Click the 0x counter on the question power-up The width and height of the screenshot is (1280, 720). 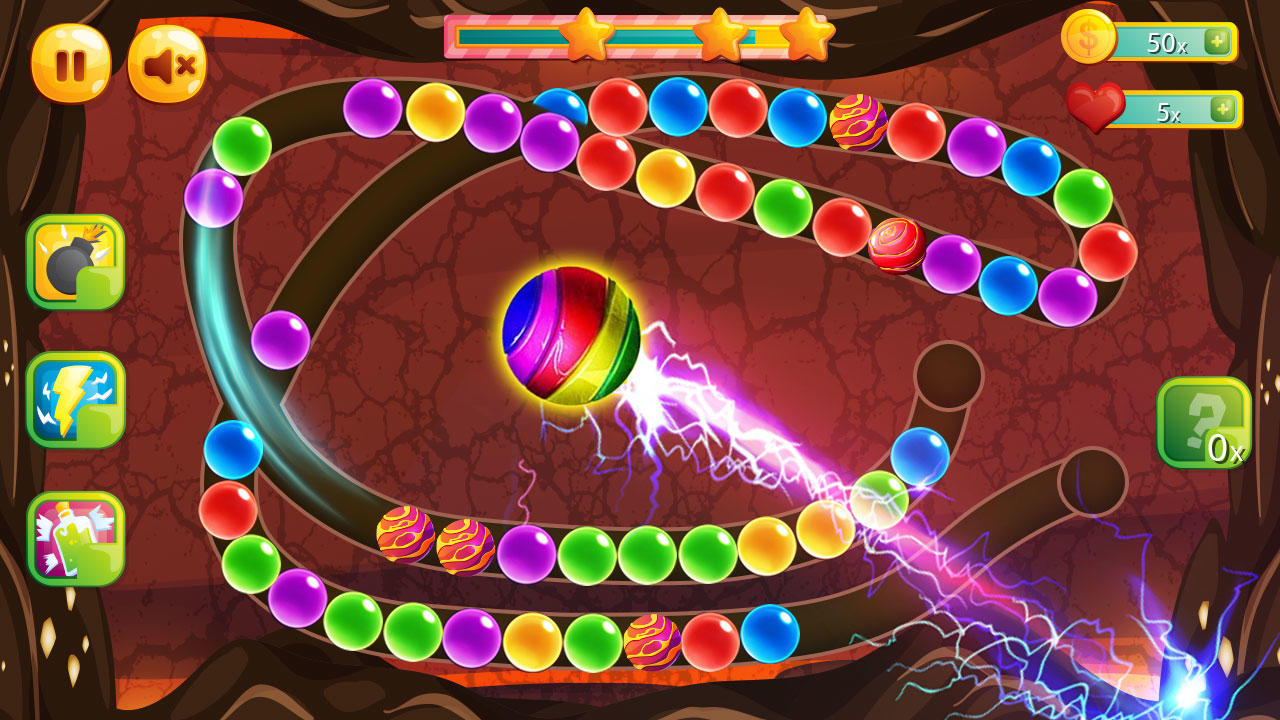click(1228, 452)
